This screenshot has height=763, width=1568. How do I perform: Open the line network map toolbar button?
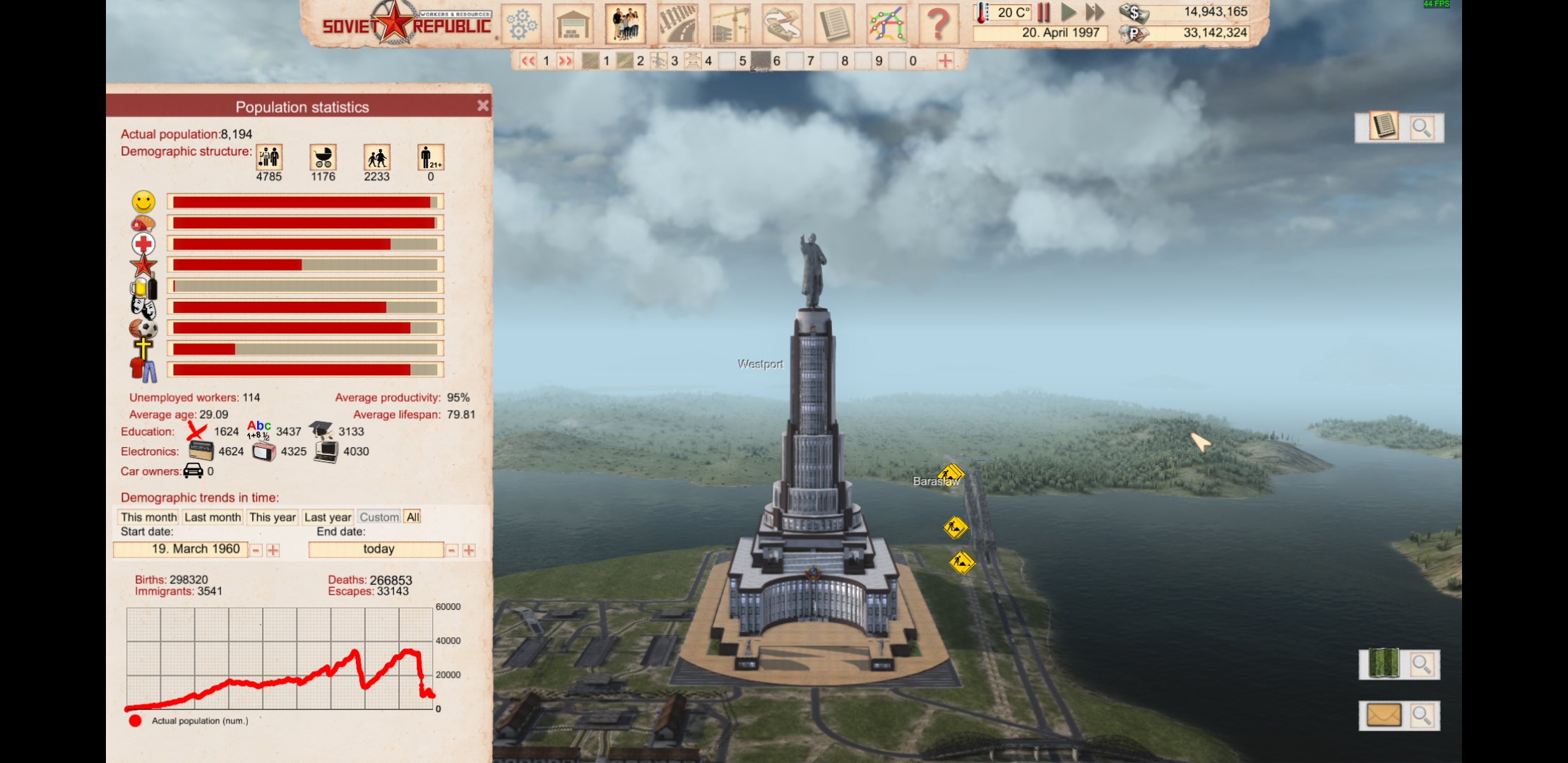tap(886, 24)
